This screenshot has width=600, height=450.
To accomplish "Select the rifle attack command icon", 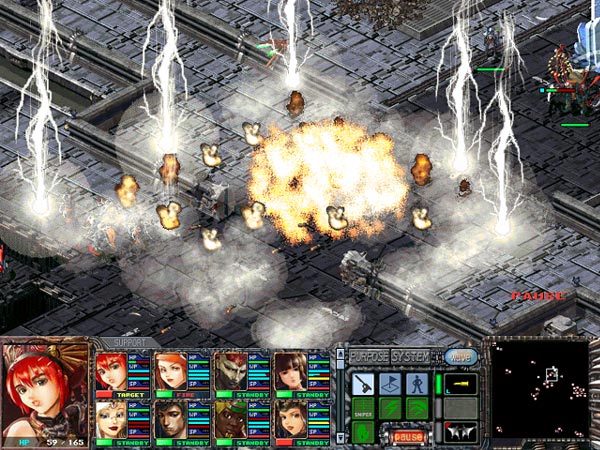I will click(364, 383).
